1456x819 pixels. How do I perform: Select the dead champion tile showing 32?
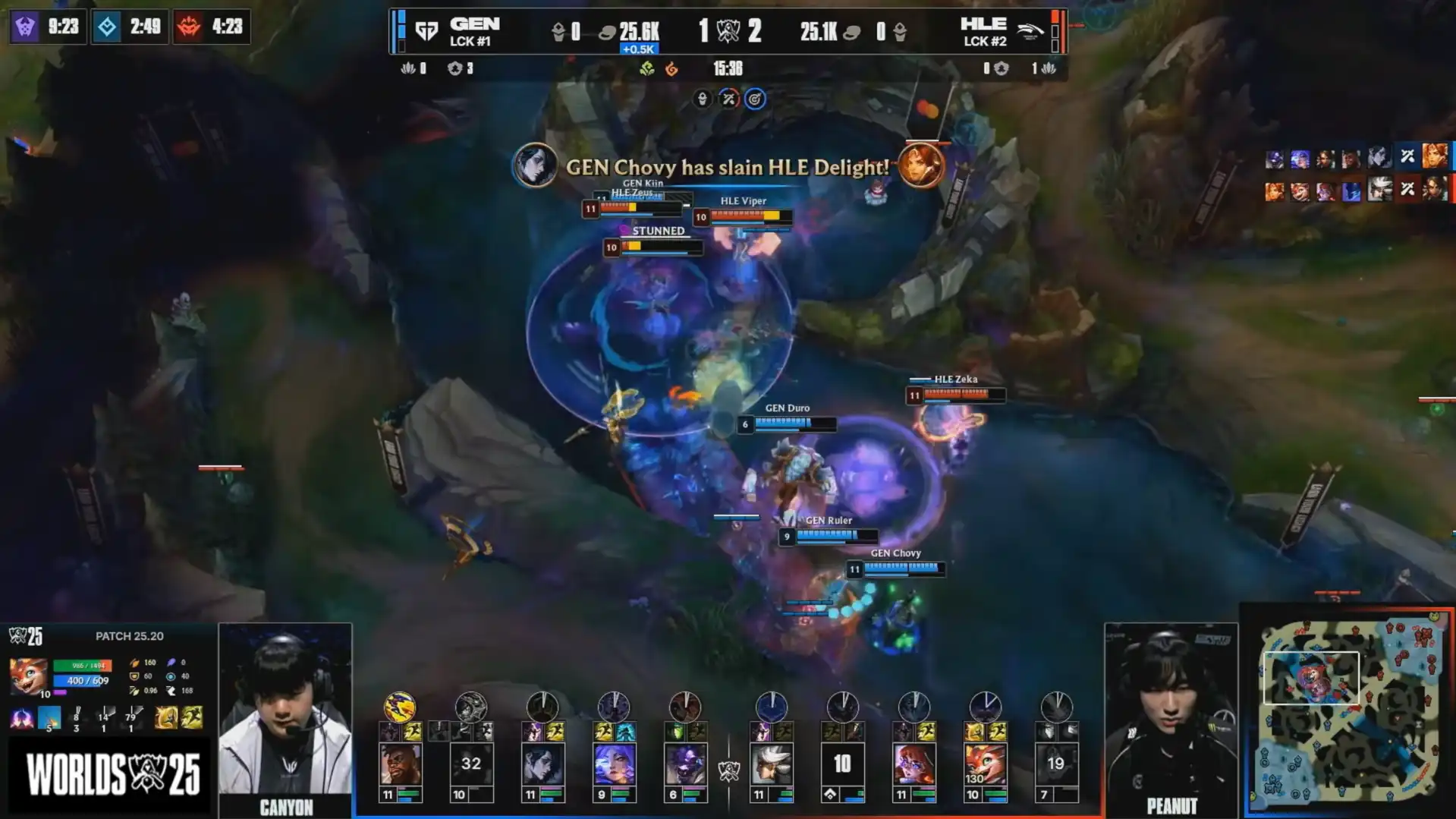pos(471,764)
